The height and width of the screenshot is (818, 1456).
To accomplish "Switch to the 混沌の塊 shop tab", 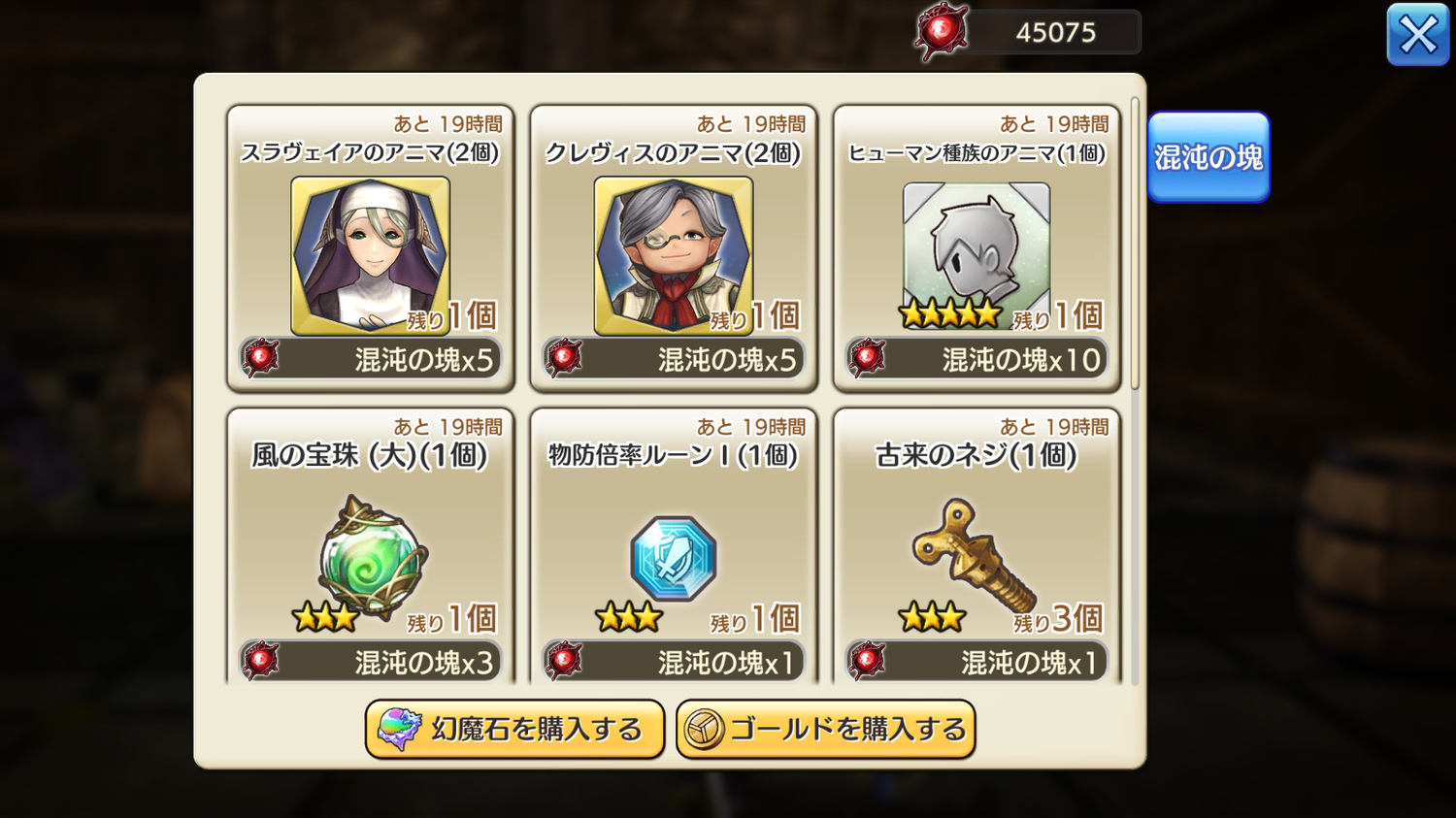I will click(x=1208, y=157).
